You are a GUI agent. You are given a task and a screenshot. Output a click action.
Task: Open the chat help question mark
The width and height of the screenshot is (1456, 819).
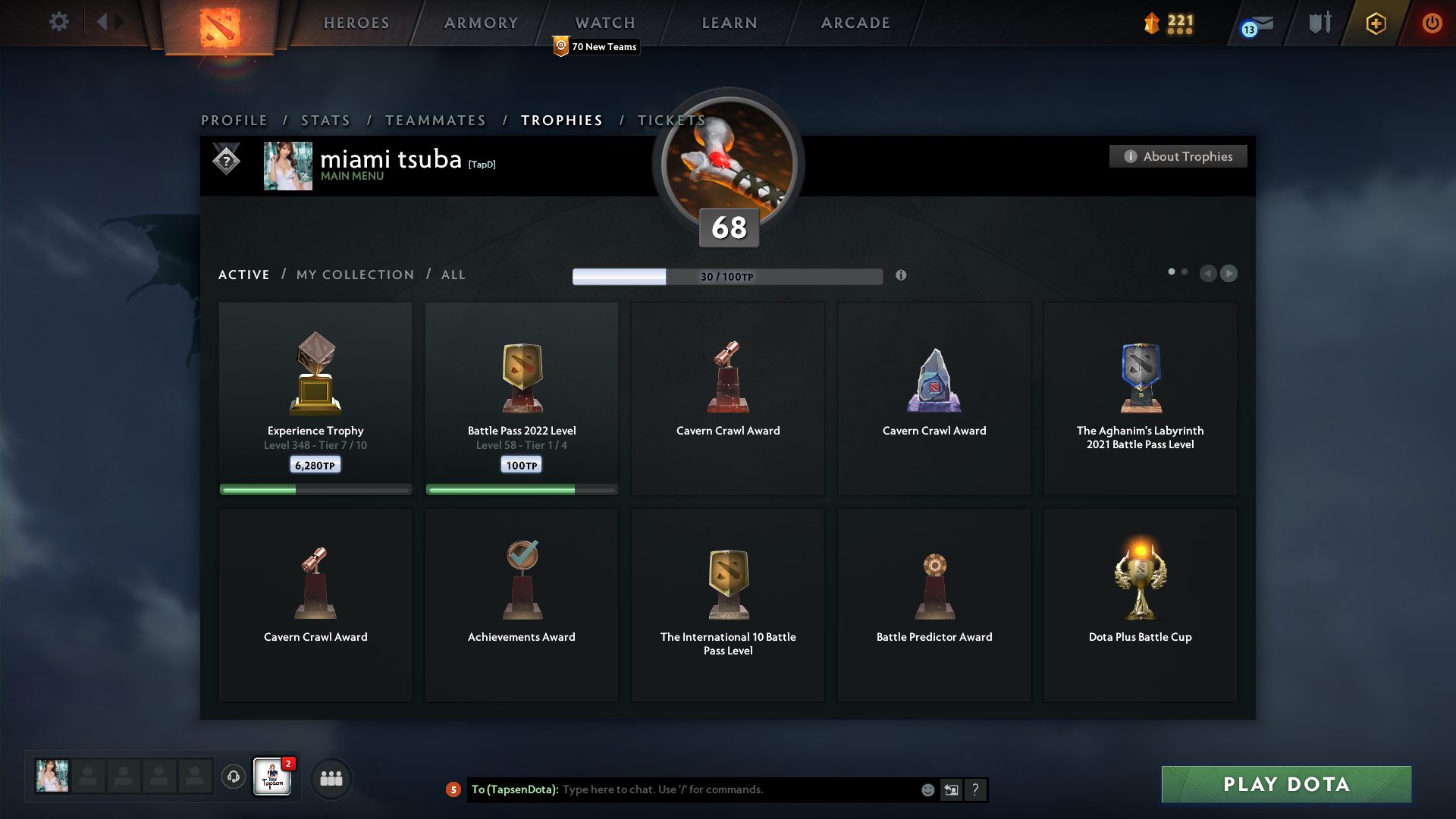(x=976, y=789)
